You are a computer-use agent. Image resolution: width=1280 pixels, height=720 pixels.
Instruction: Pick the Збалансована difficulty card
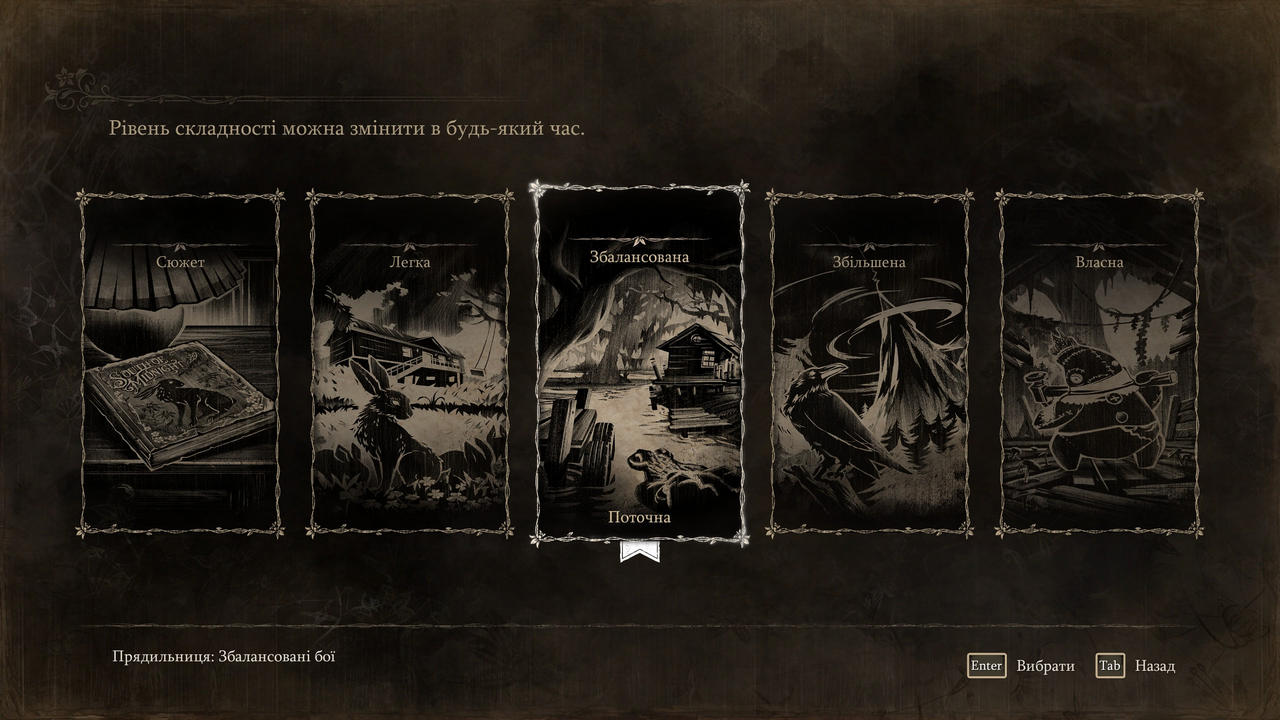click(640, 363)
